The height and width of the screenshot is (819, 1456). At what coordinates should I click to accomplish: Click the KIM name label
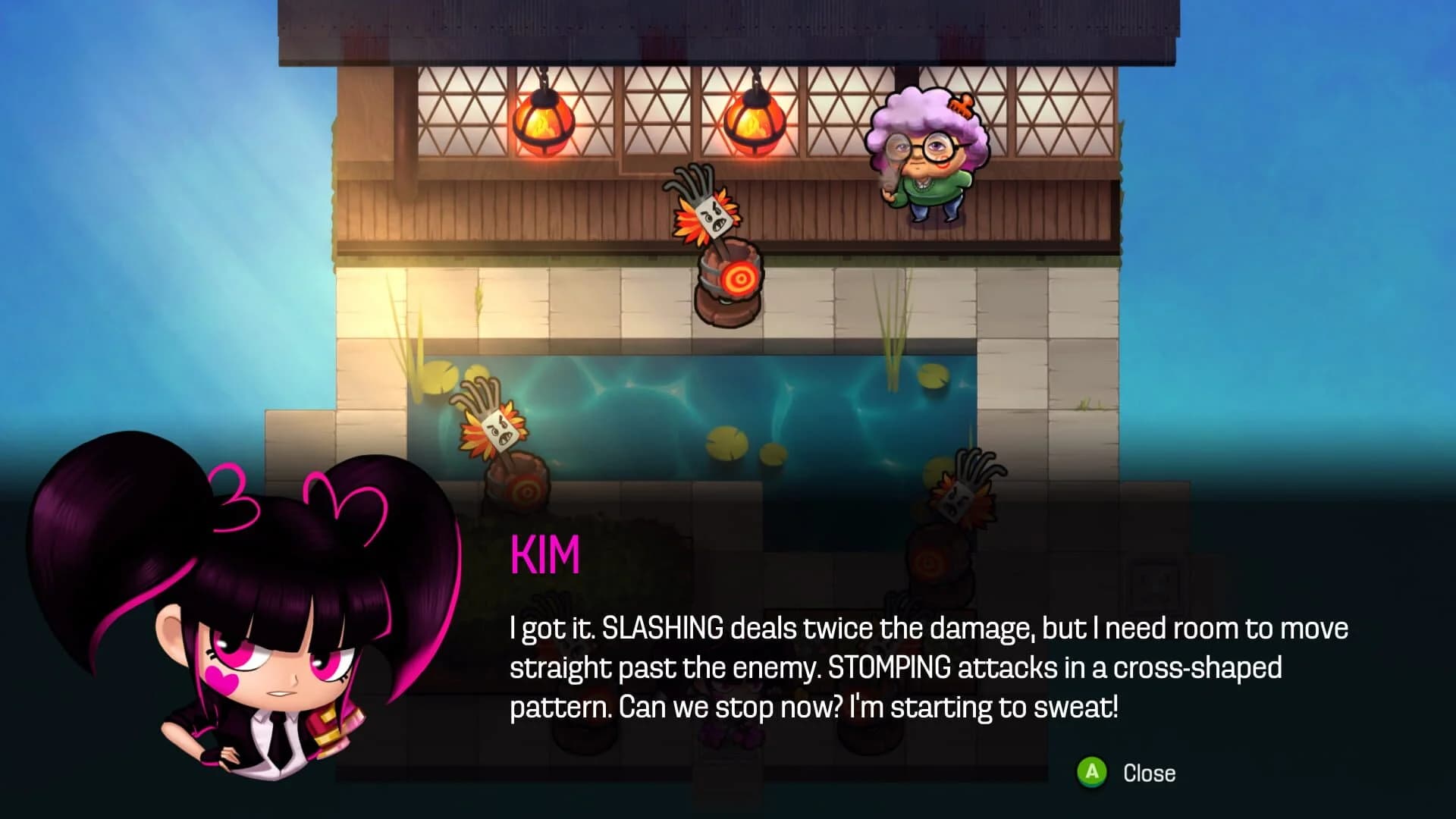coord(546,555)
